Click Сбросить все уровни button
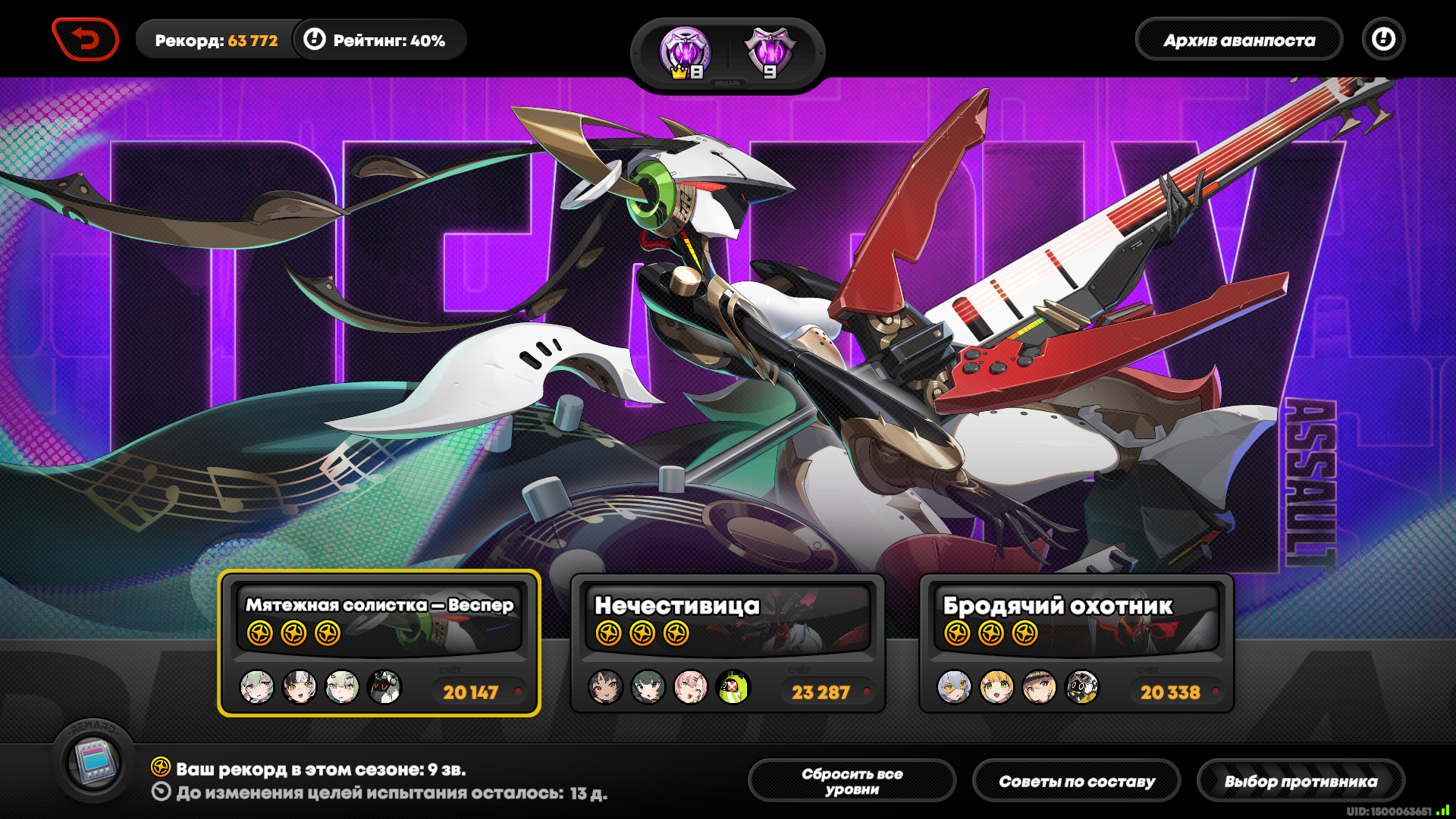Image resolution: width=1456 pixels, height=819 pixels. click(x=852, y=781)
